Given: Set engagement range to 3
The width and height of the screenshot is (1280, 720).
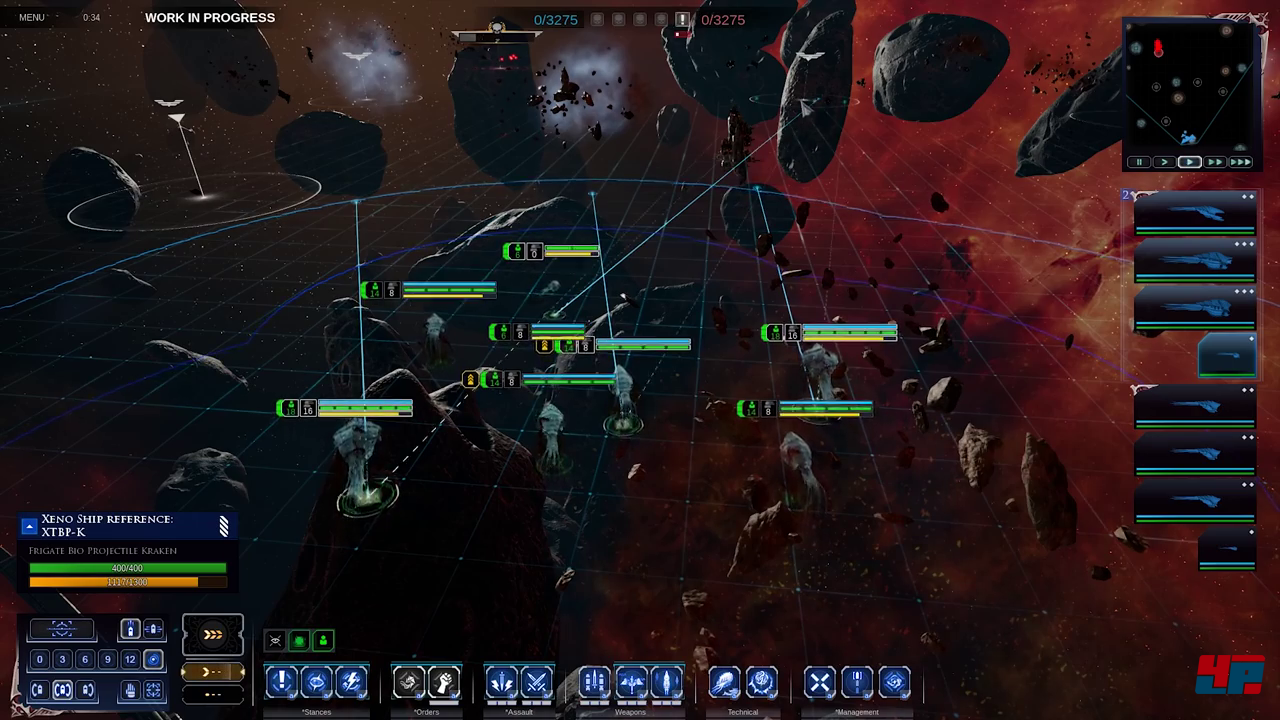Looking at the screenshot, I should (62, 659).
